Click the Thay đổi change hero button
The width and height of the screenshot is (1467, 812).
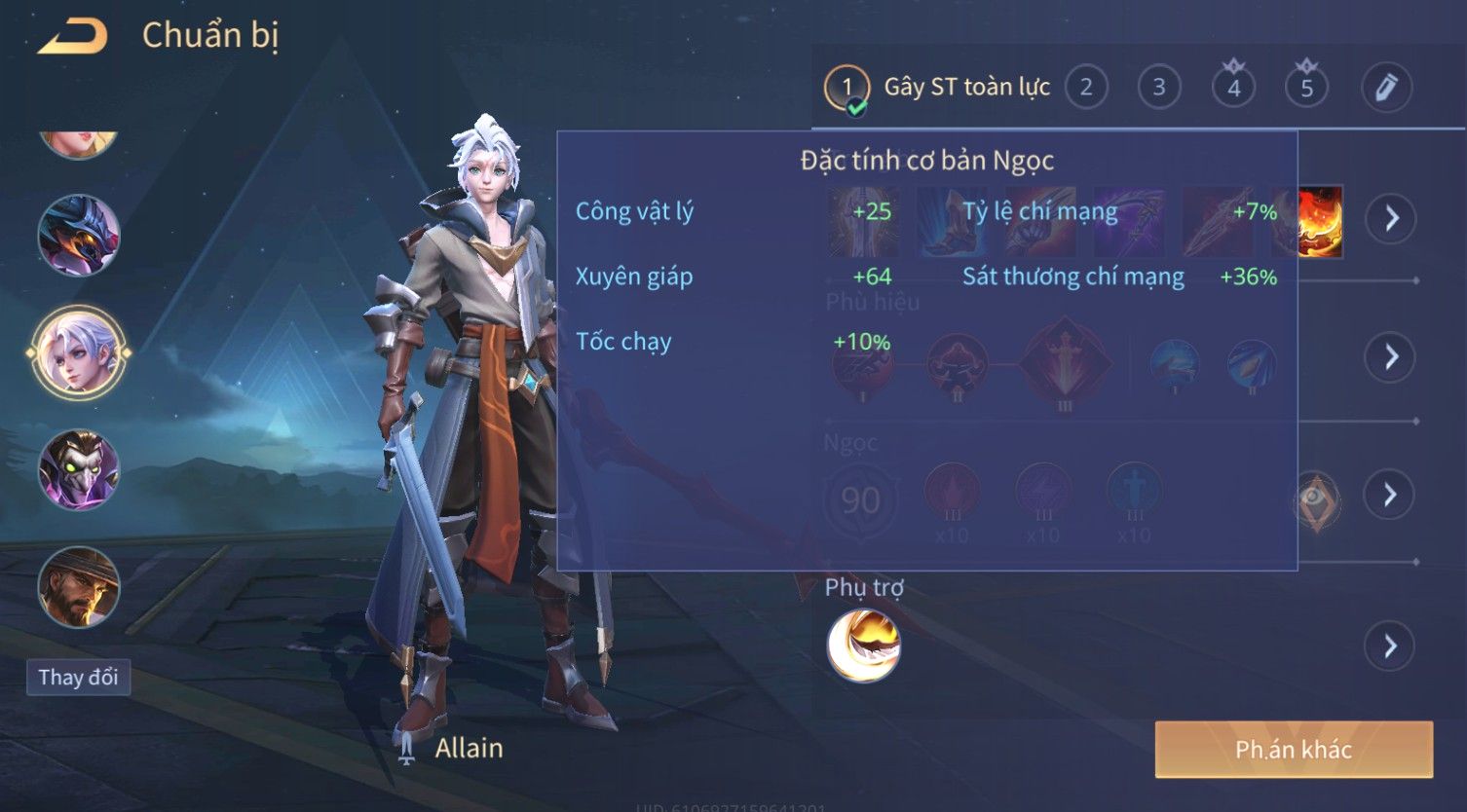coord(78,677)
